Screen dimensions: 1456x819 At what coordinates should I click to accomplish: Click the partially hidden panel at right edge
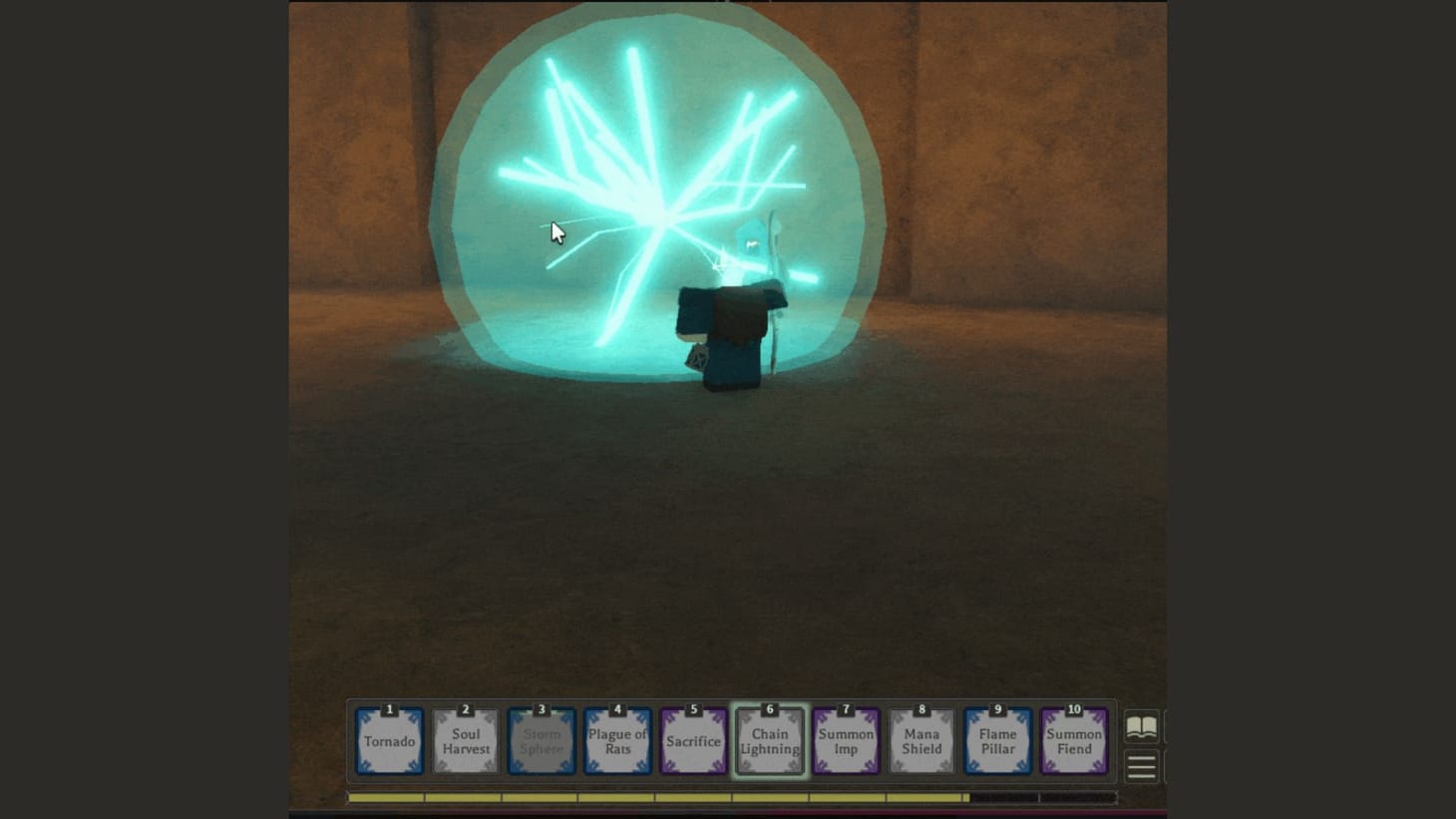[1165, 743]
